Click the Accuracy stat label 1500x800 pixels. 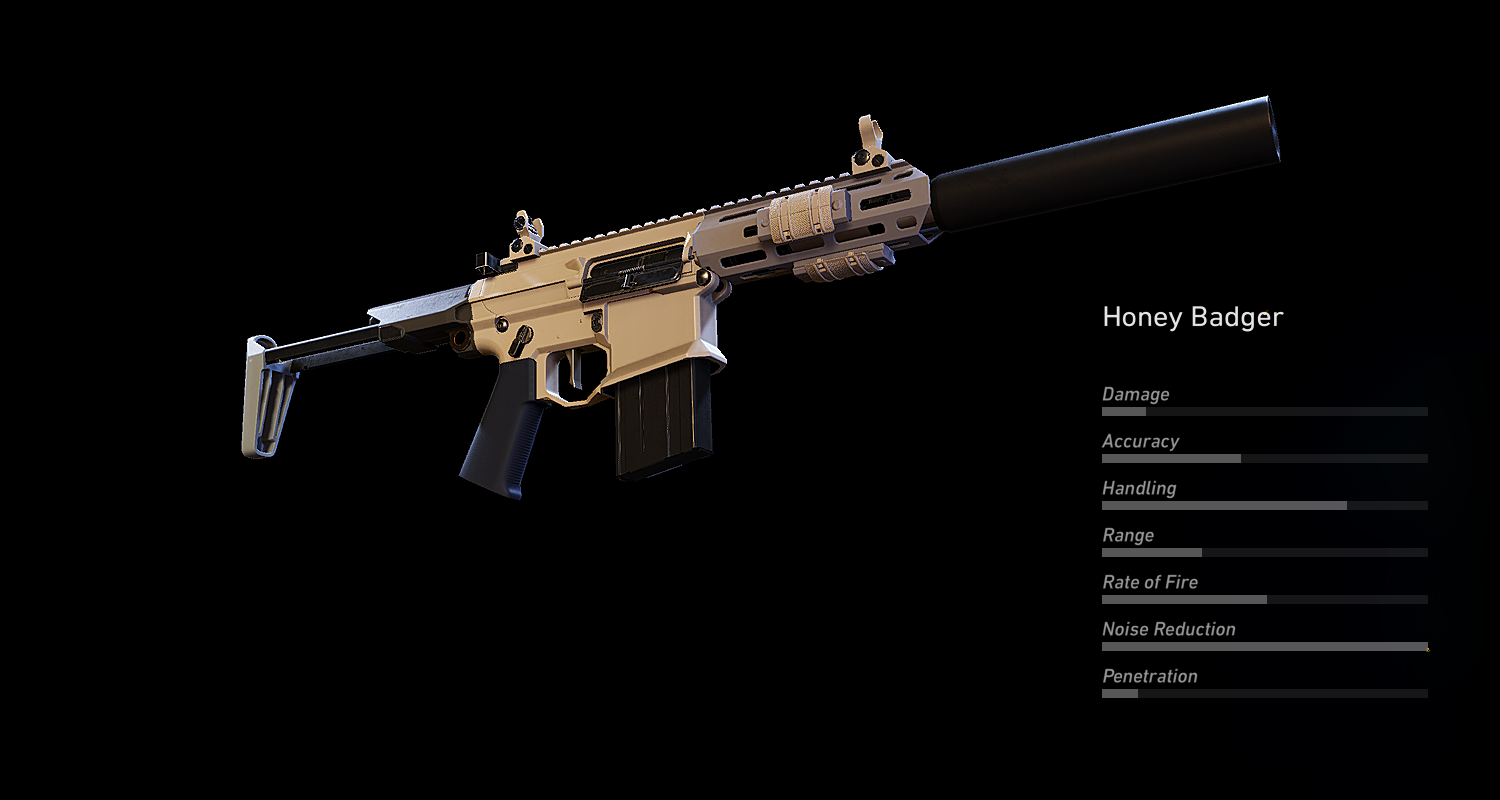1140,441
